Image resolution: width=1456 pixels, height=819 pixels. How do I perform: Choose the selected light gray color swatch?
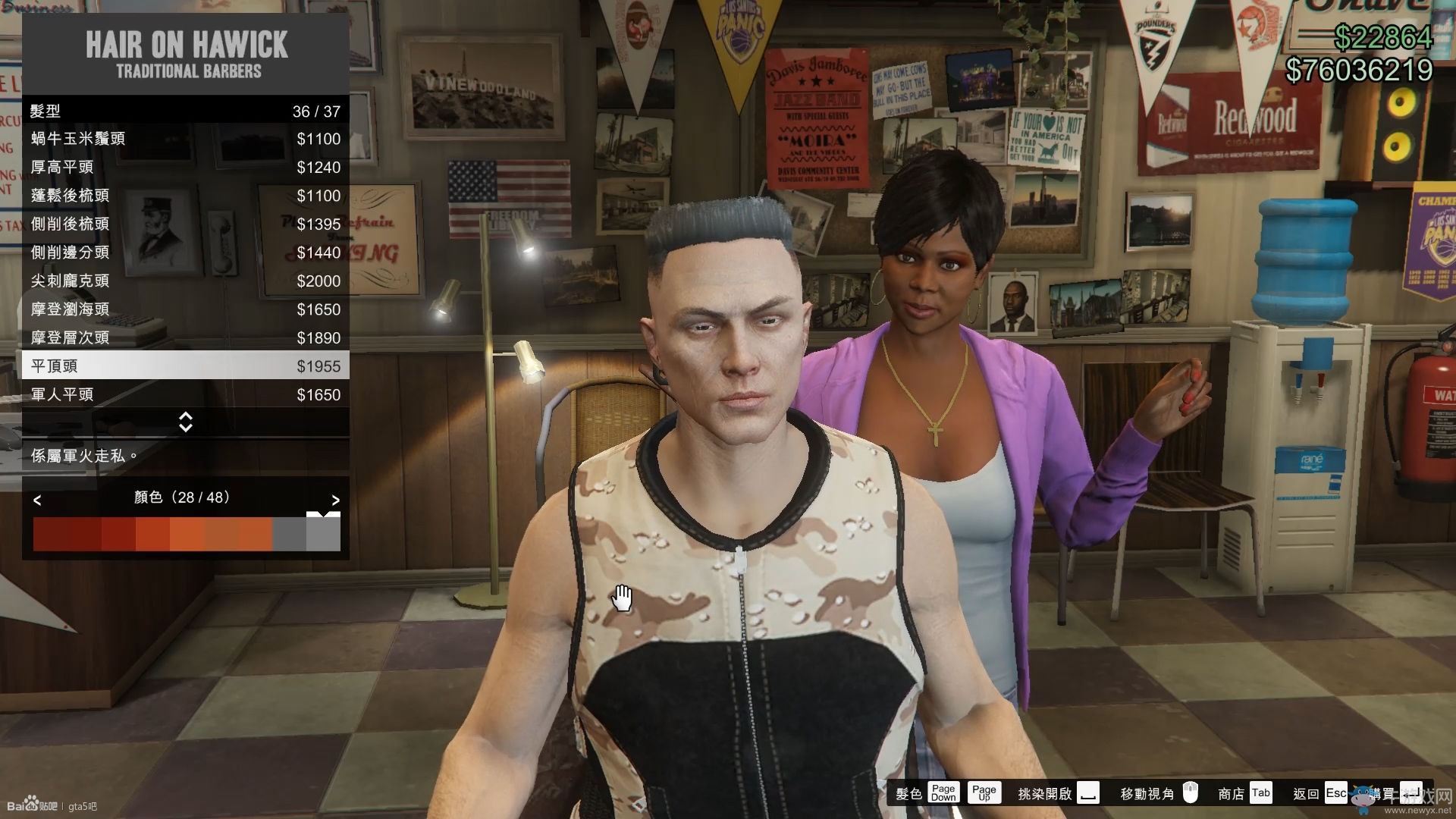click(324, 535)
